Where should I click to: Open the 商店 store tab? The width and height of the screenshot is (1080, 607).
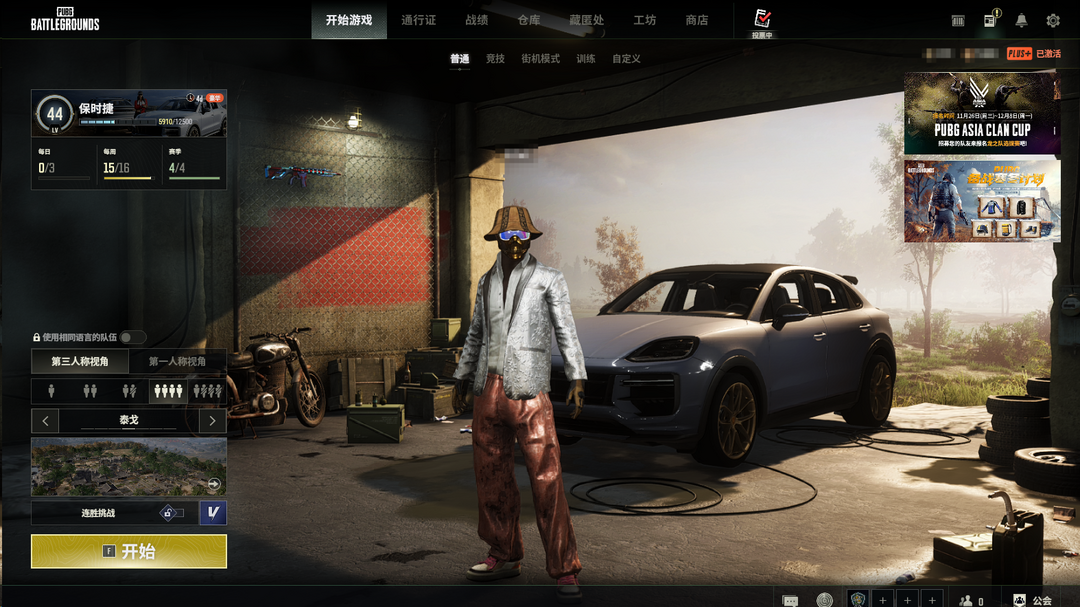(697, 20)
